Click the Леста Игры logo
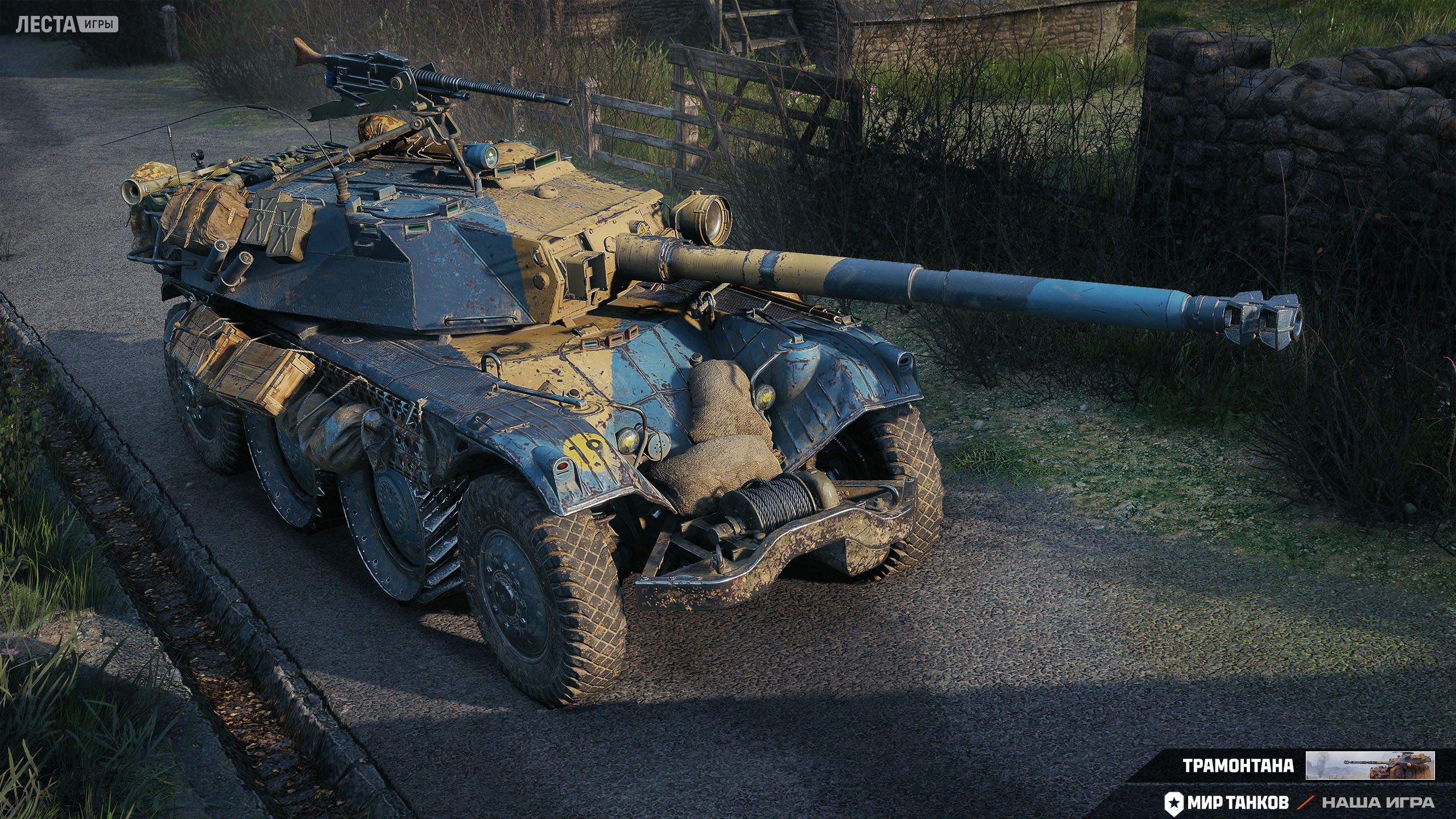Image resolution: width=1456 pixels, height=819 pixels. tap(67, 24)
